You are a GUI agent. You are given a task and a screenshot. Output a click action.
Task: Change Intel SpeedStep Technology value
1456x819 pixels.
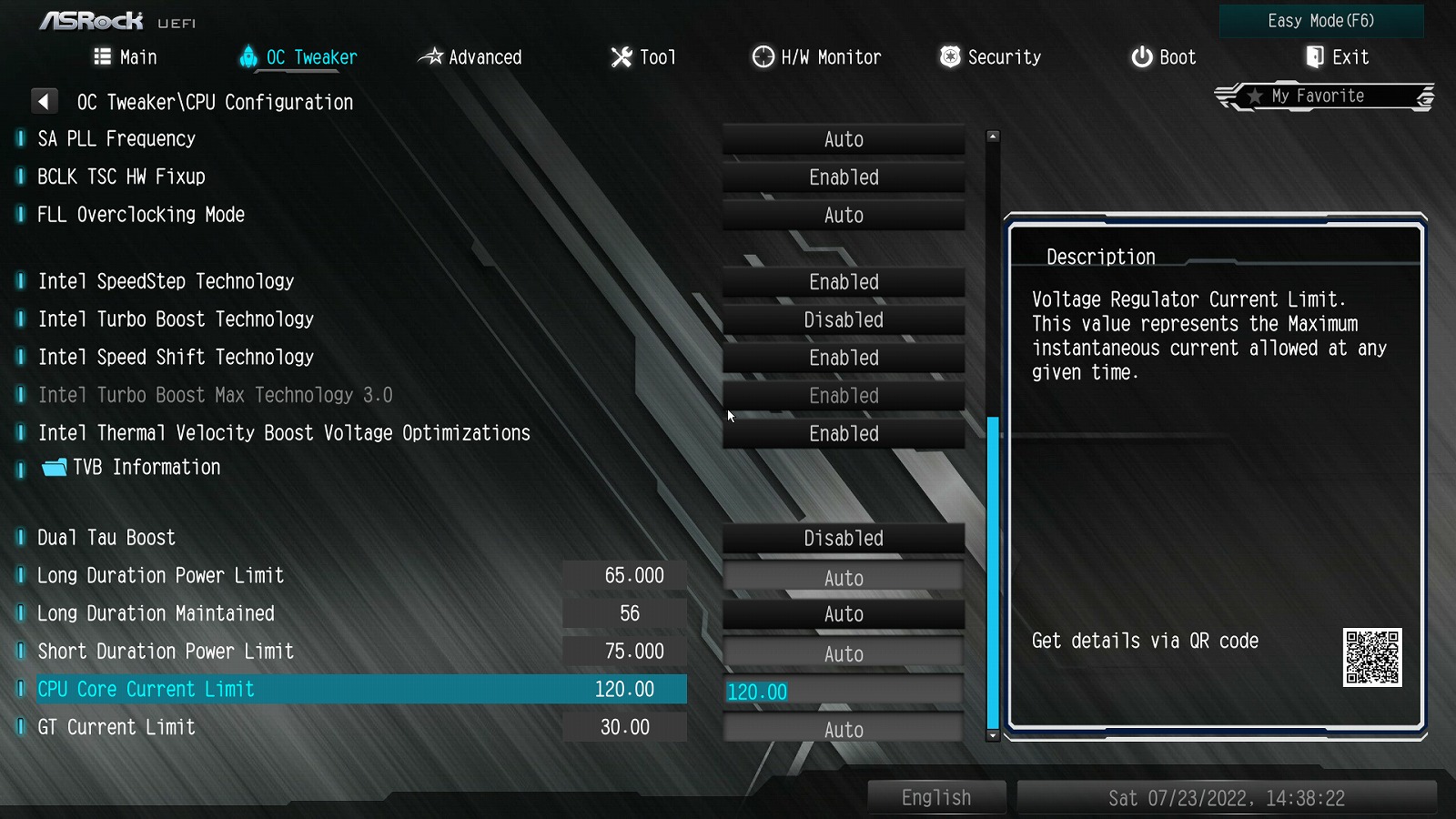844,282
